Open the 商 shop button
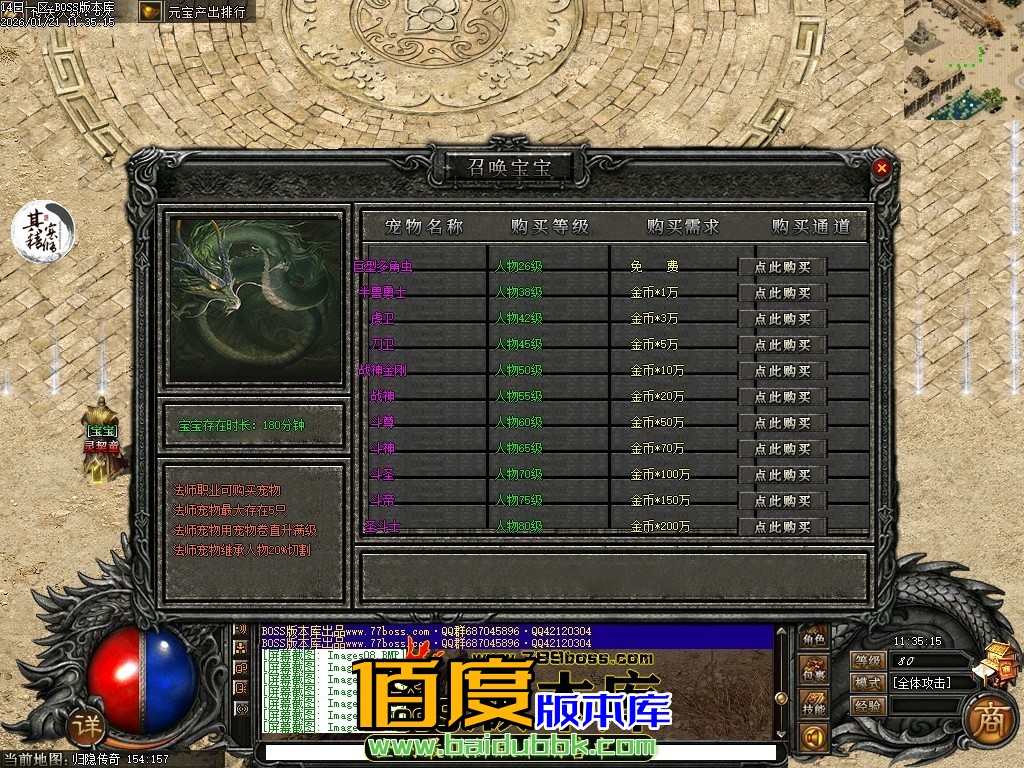Viewport: 1024px width, 768px height. coord(990,717)
